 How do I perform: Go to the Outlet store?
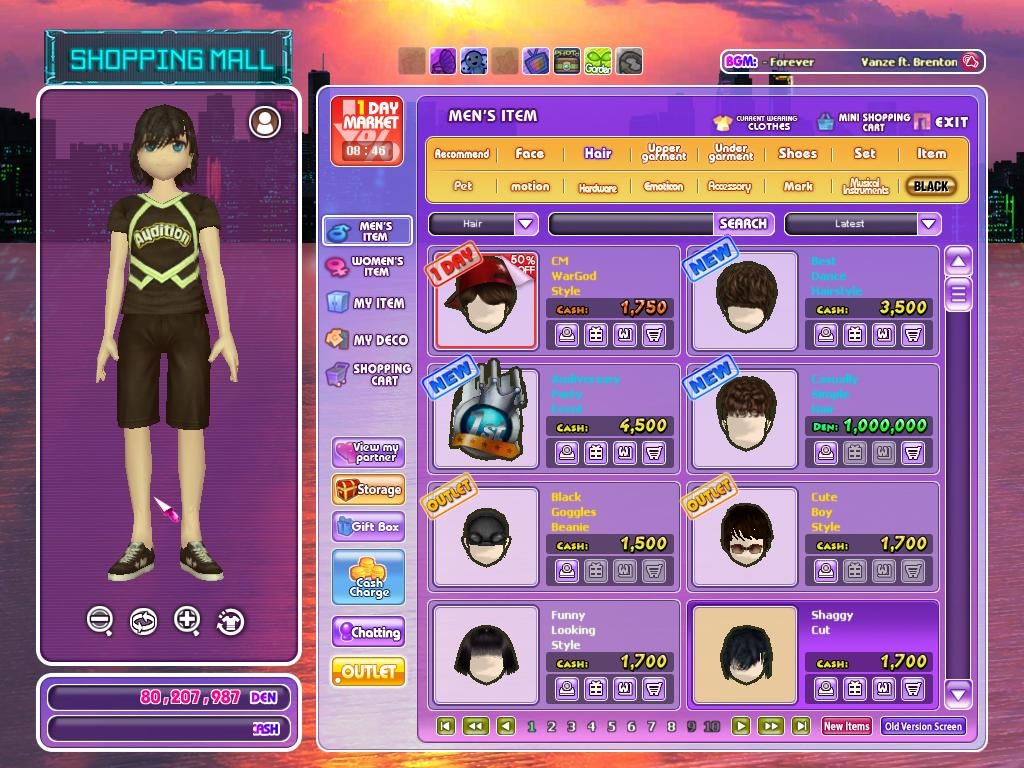(x=368, y=671)
